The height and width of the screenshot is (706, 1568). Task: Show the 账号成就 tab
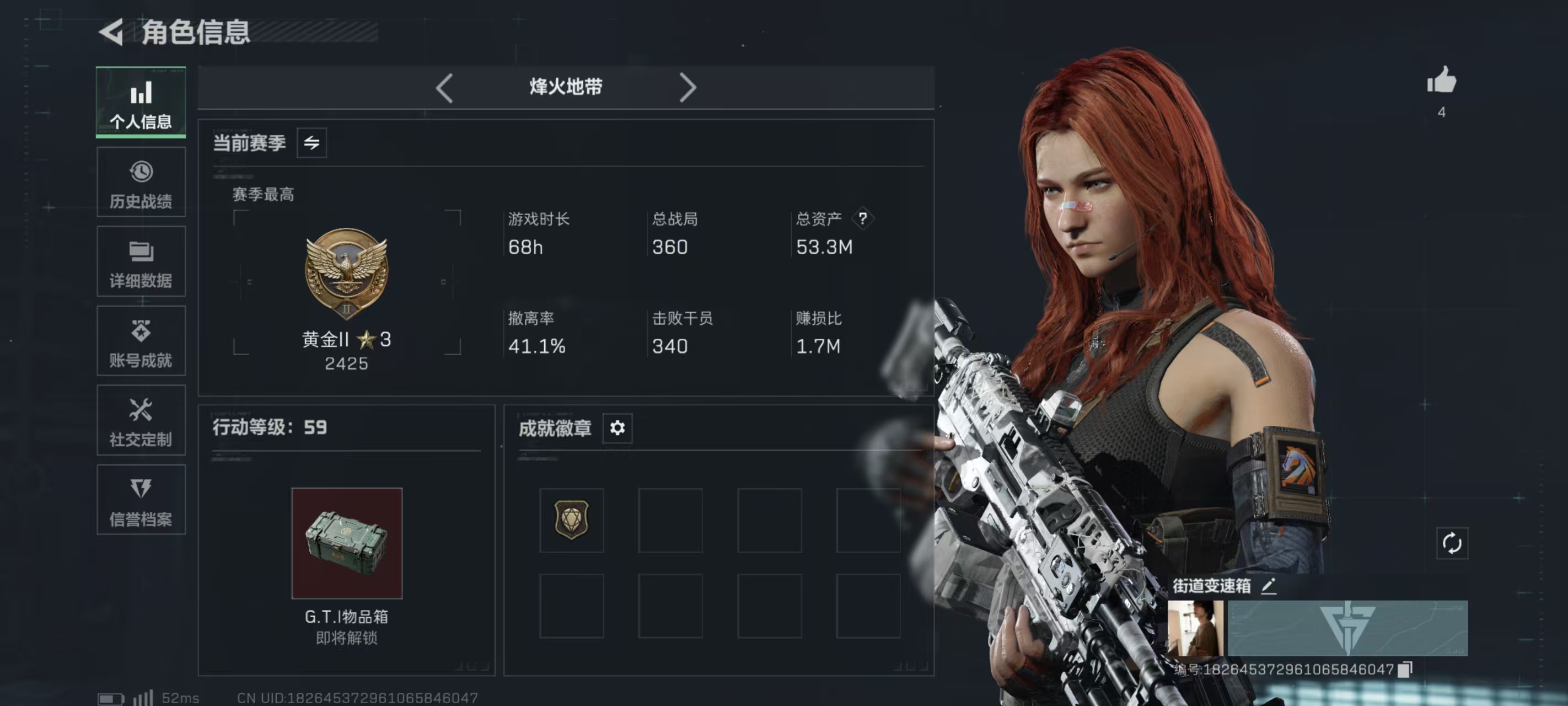(141, 341)
